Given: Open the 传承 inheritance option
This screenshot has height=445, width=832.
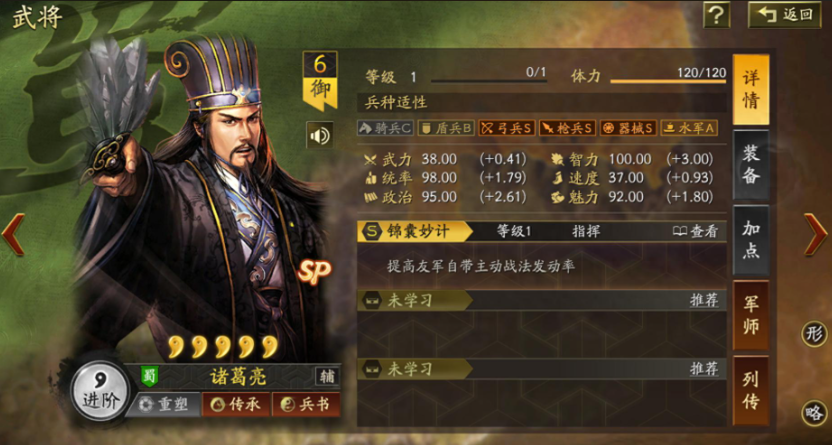Looking at the screenshot, I should 232,404.
